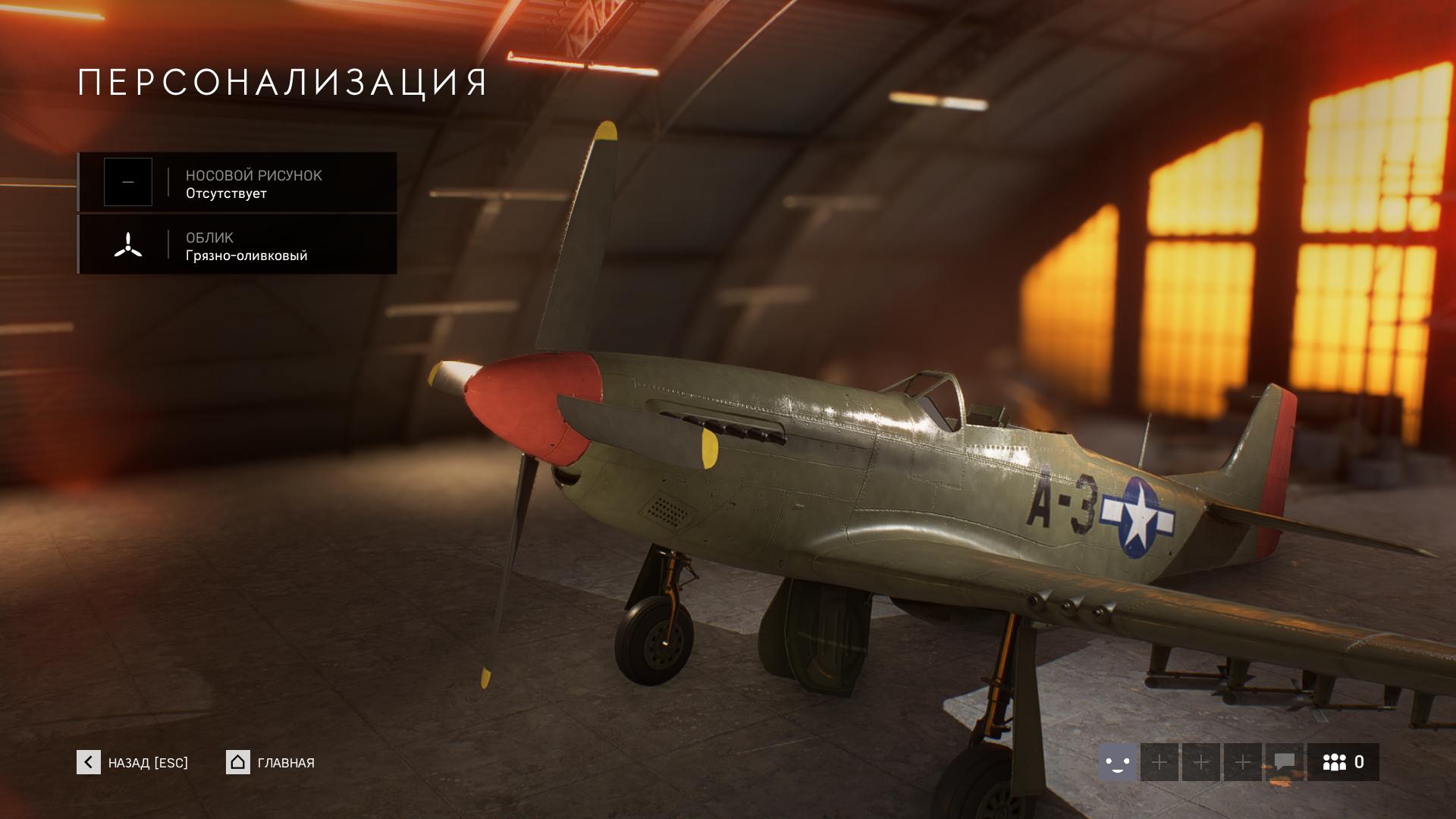Show the friends list counter
1456x819 pixels.
click(x=1343, y=762)
